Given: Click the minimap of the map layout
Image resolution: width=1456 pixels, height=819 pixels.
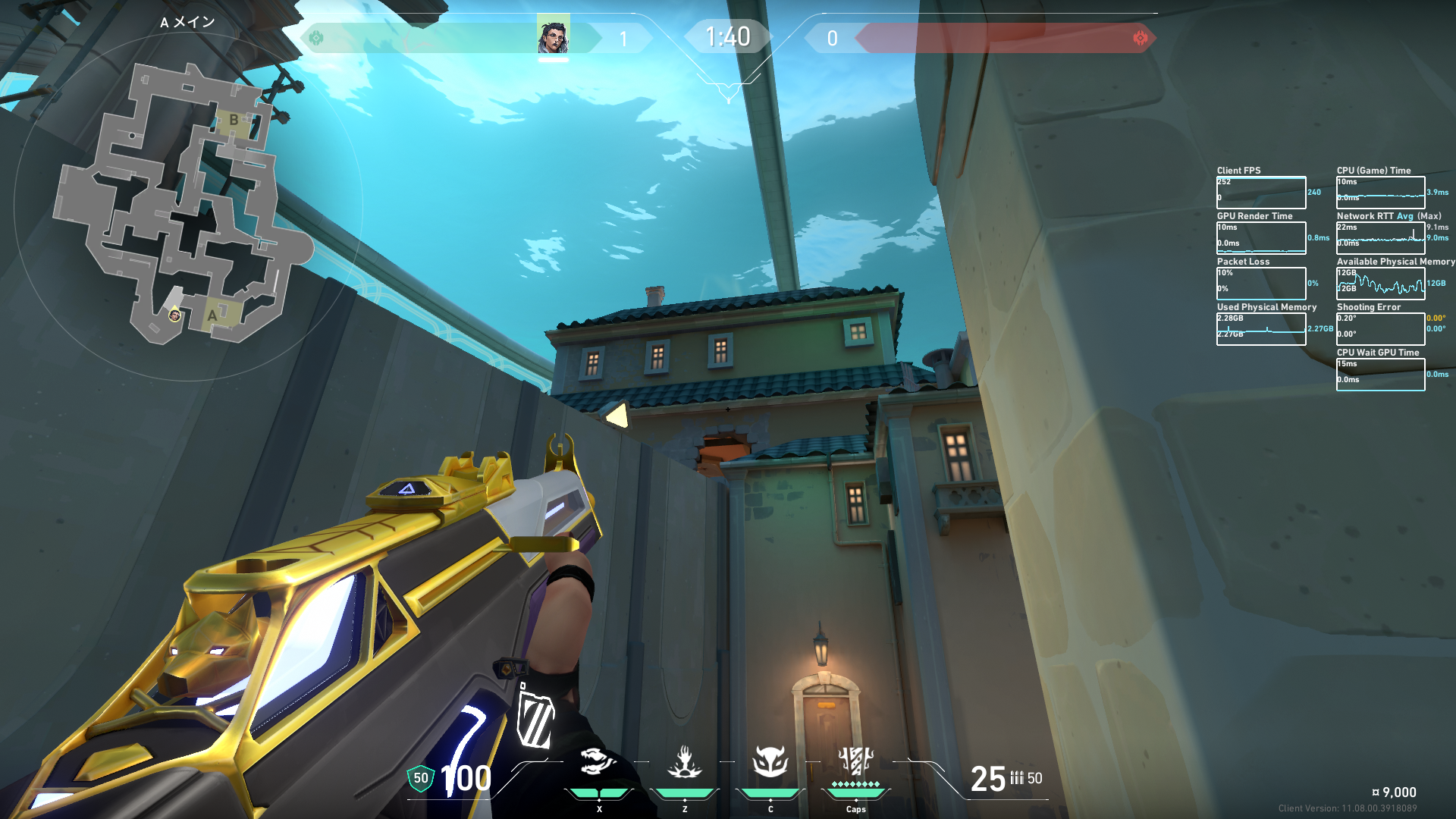Looking at the screenshot, I should pyautogui.click(x=182, y=205).
